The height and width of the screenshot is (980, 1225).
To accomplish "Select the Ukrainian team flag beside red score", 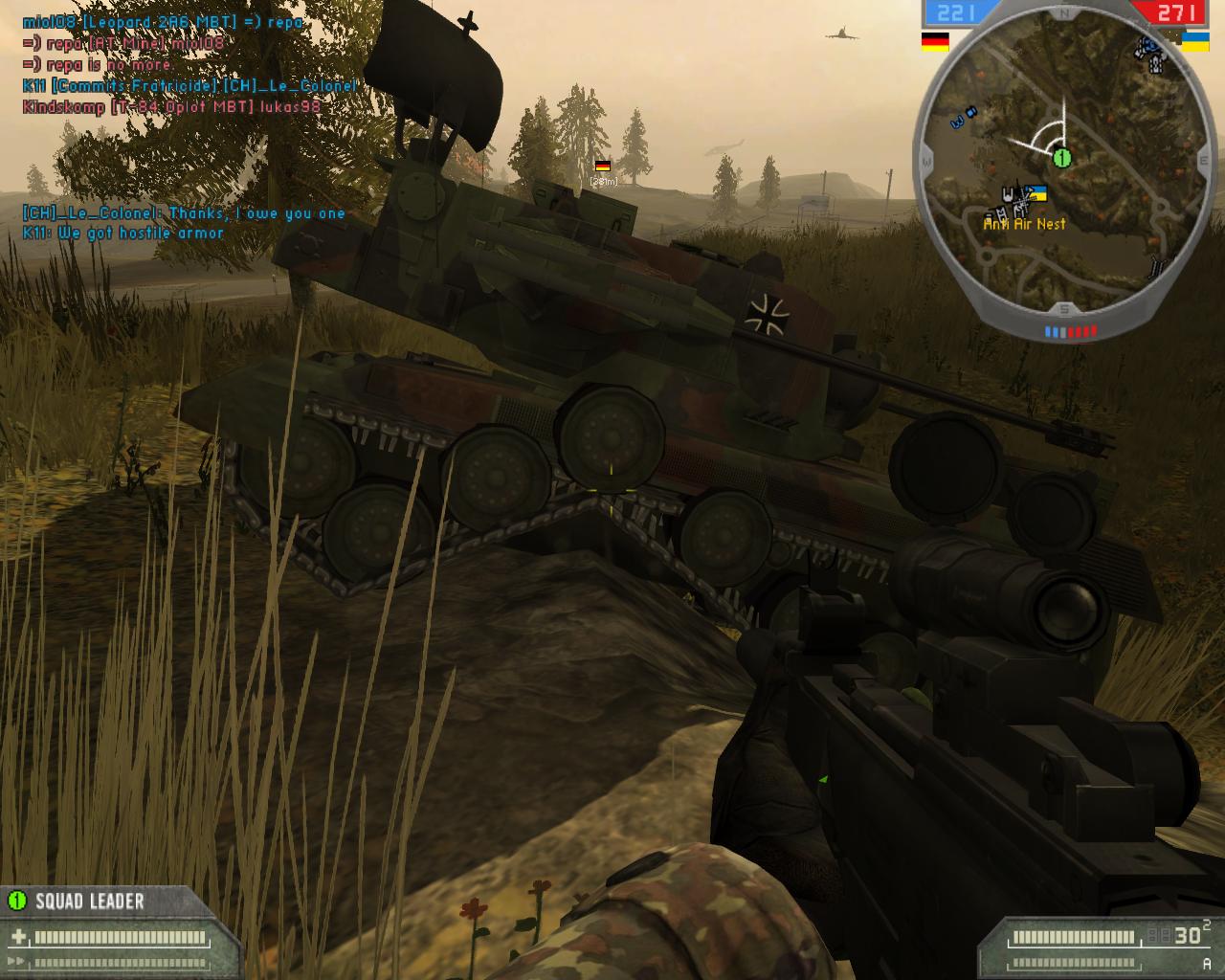I will tap(1194, 41).
